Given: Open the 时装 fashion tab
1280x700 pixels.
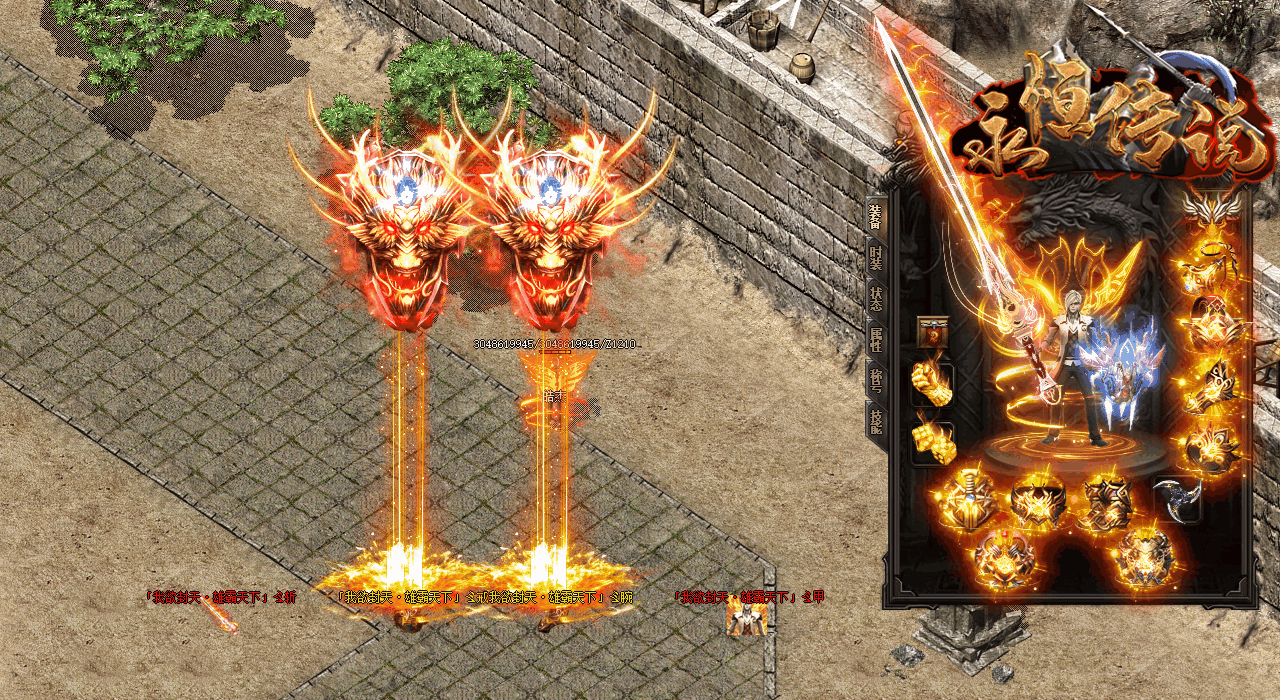Looking at the screenshot, I should [876, 259].
